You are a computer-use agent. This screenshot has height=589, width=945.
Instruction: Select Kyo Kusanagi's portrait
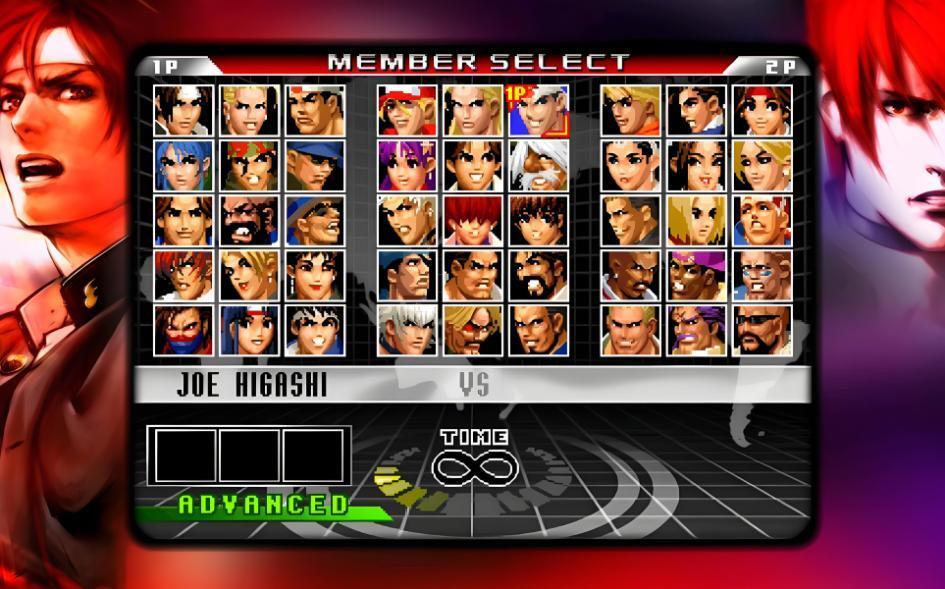click(x=184, y=110)
